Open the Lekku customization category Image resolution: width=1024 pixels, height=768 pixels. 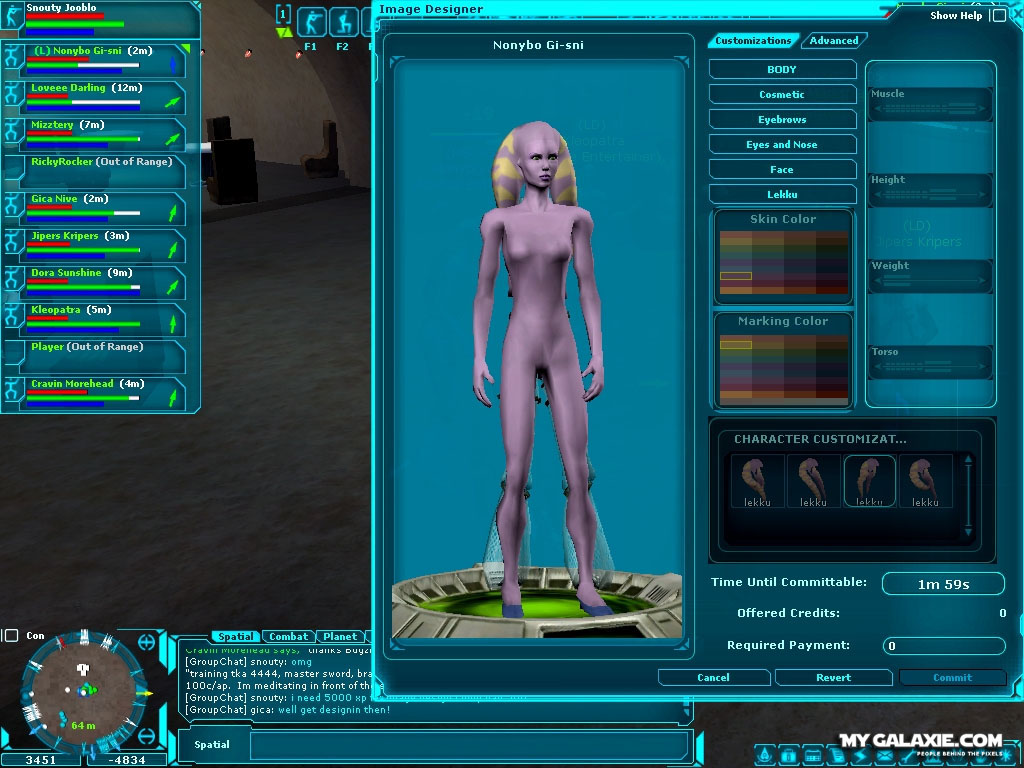(x=782, y=195)
